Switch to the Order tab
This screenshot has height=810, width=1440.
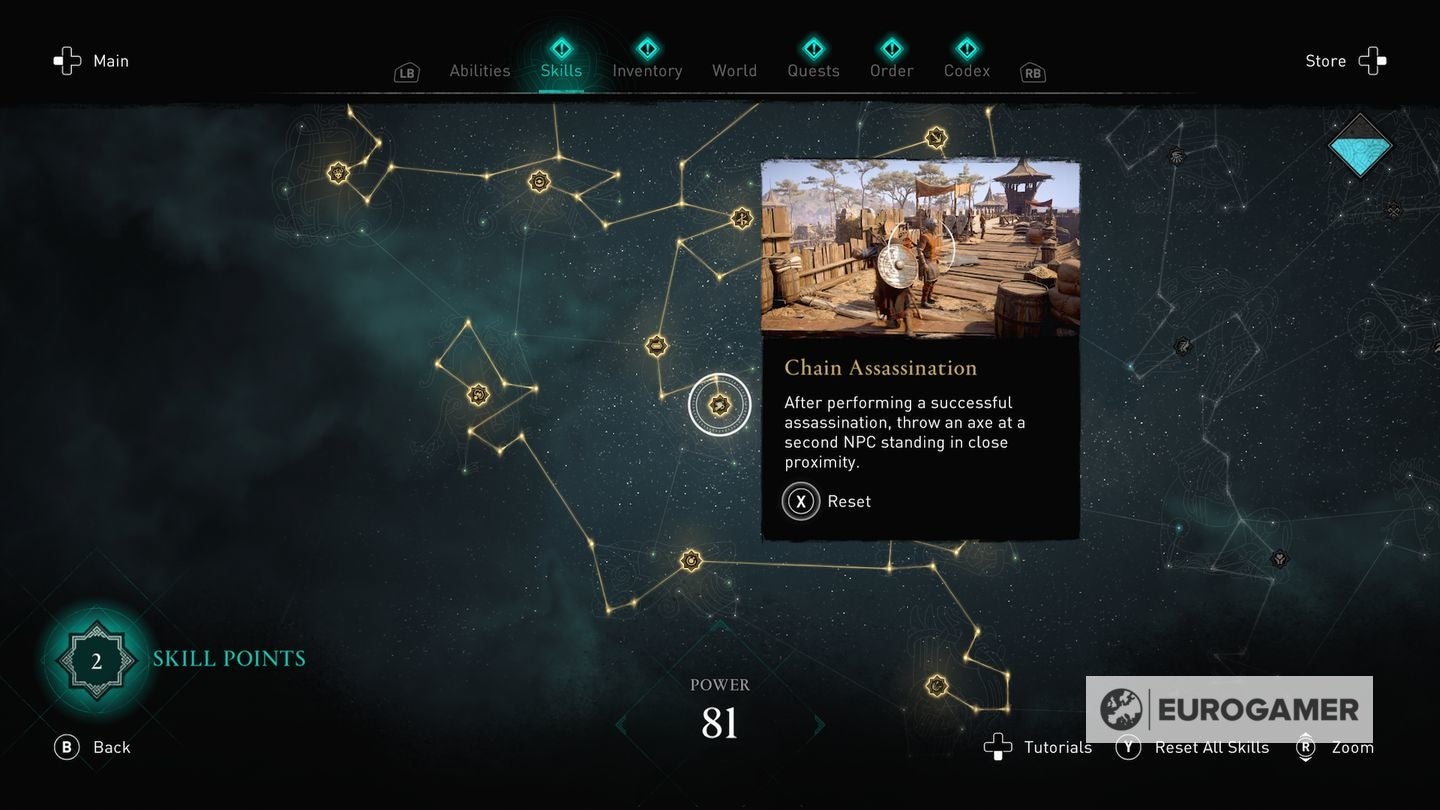891,70
